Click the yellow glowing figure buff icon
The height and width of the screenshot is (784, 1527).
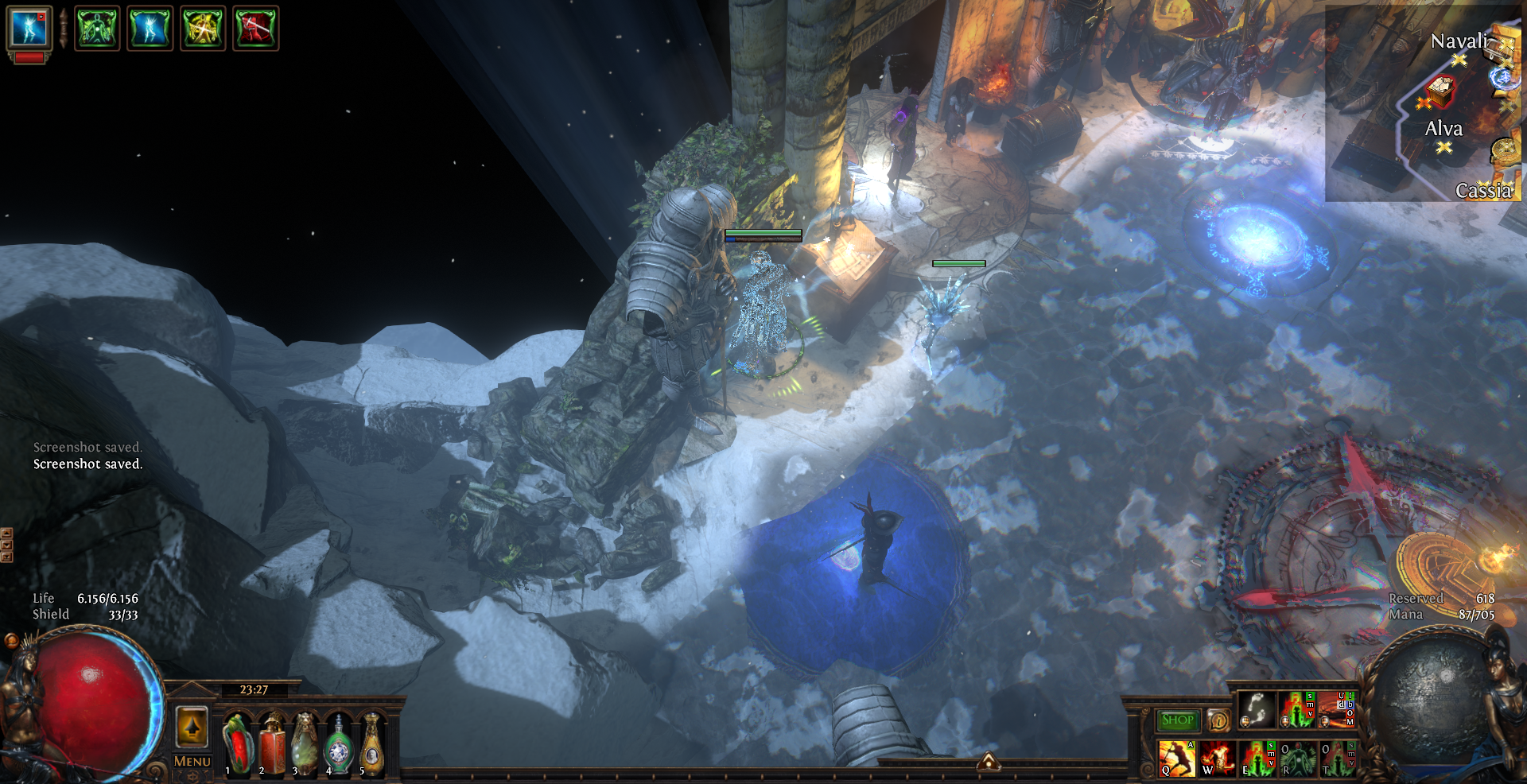point(203,29)
